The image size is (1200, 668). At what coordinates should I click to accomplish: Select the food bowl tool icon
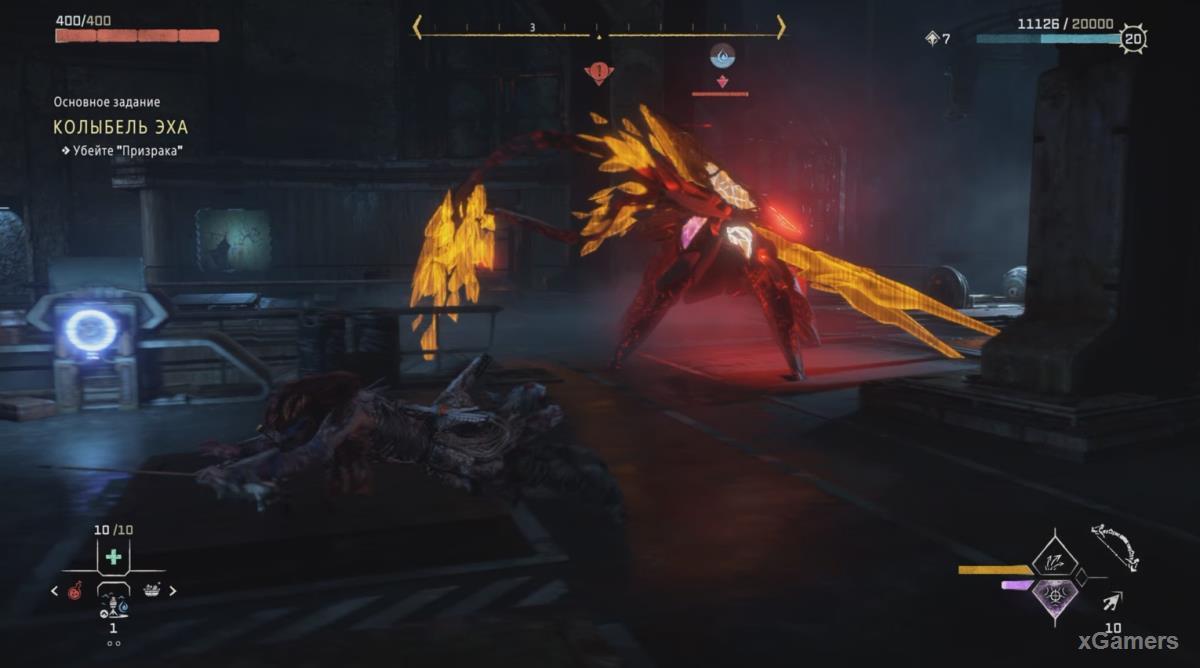[x=152, y=590]
